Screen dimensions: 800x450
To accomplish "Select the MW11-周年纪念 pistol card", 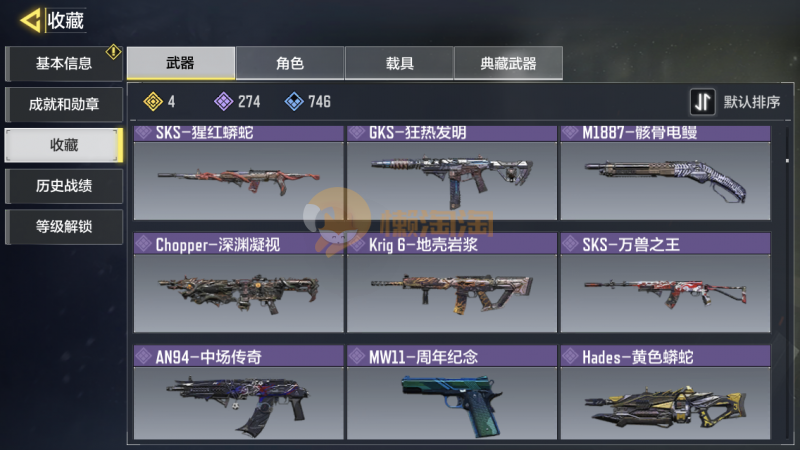I will (x=453, y=393).
